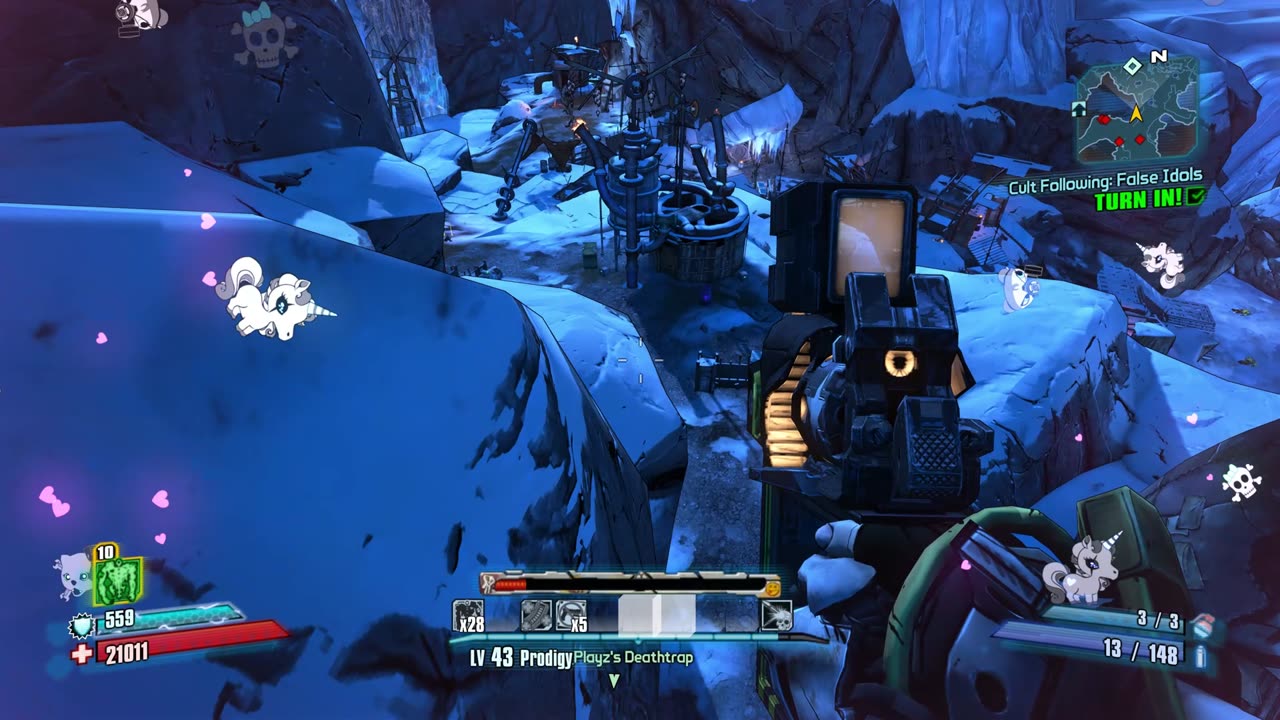Click the shield emblem icon
1280x720 pixels.
pyautogui.click(x=81, y=626)
